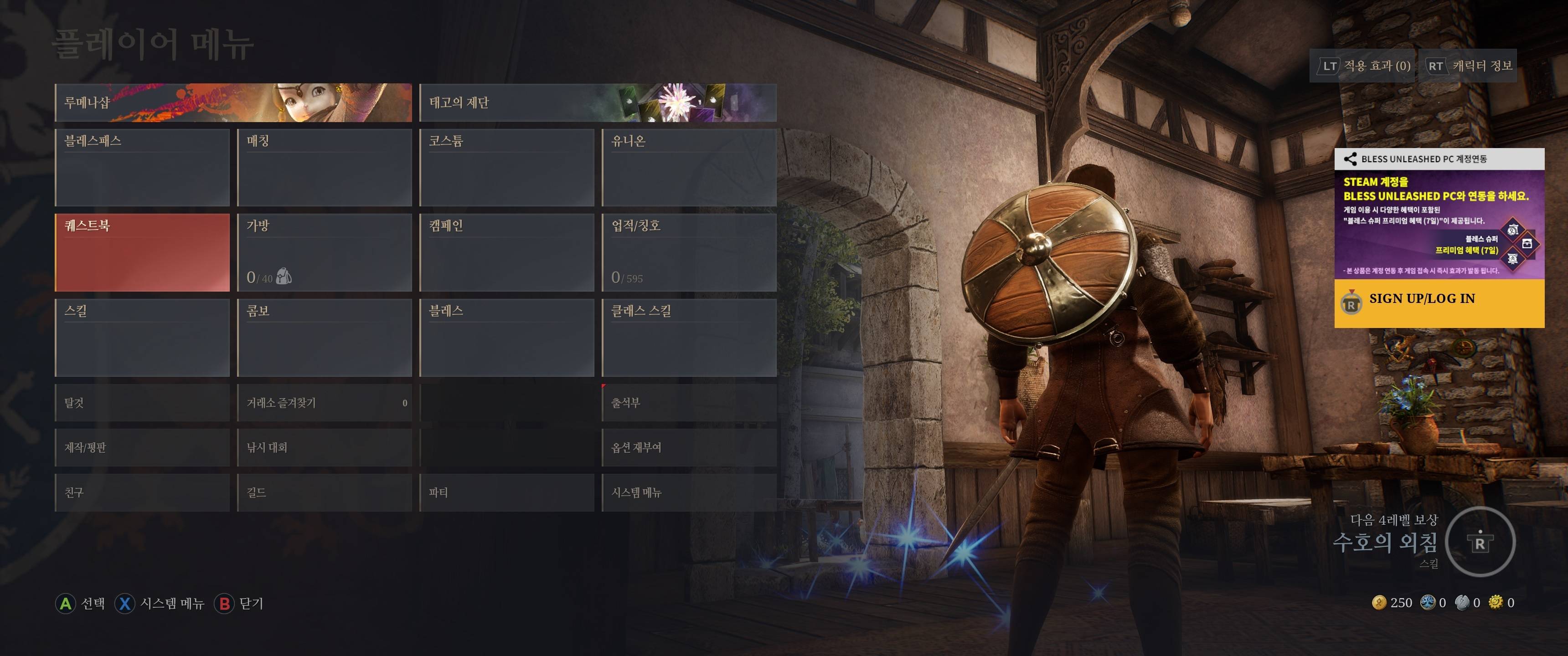Open the 유니온 tile
The image size is (1568, 656).
pyautogui.click(x=689, y=167)
